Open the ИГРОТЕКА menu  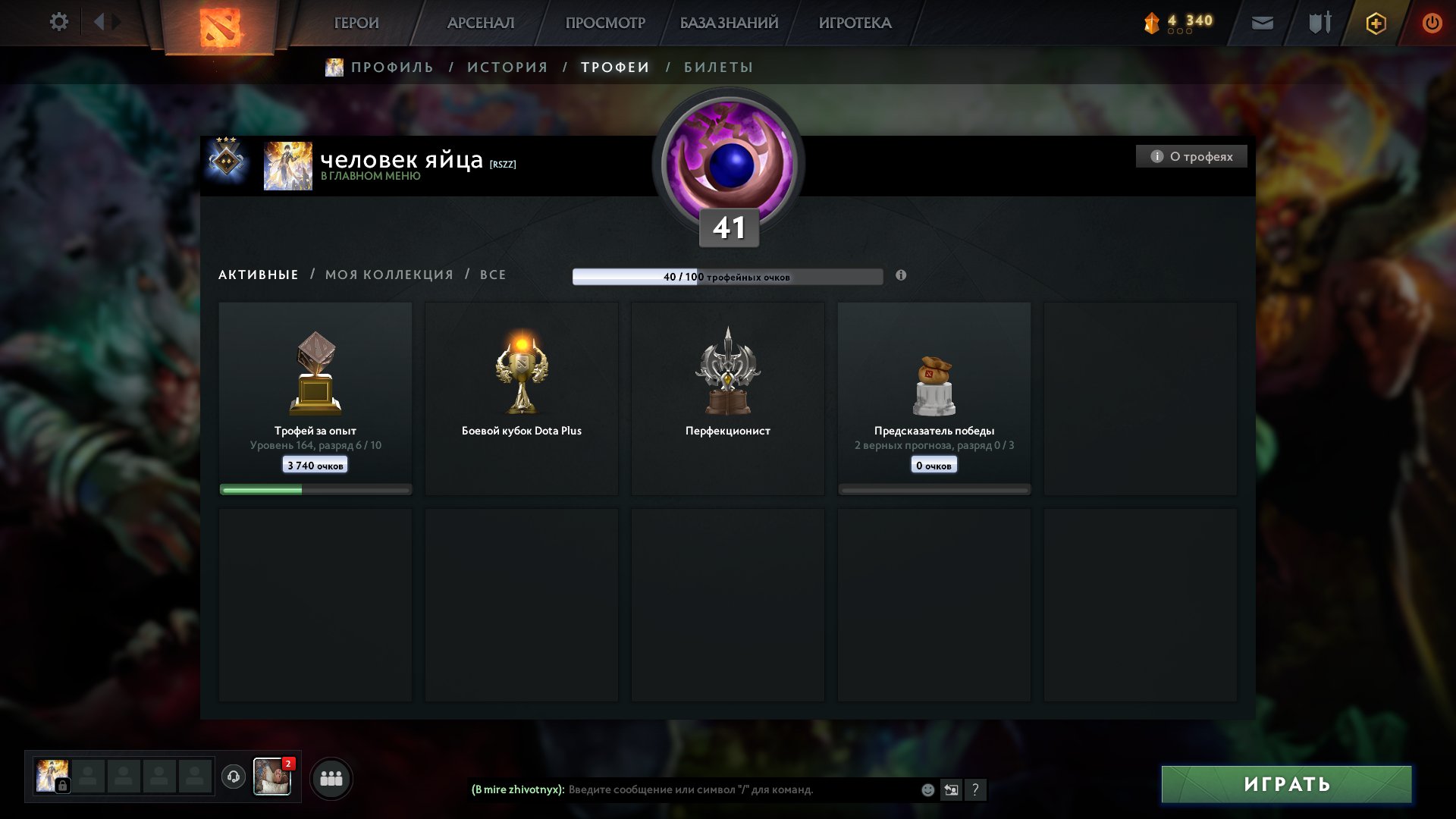(855, 23)
